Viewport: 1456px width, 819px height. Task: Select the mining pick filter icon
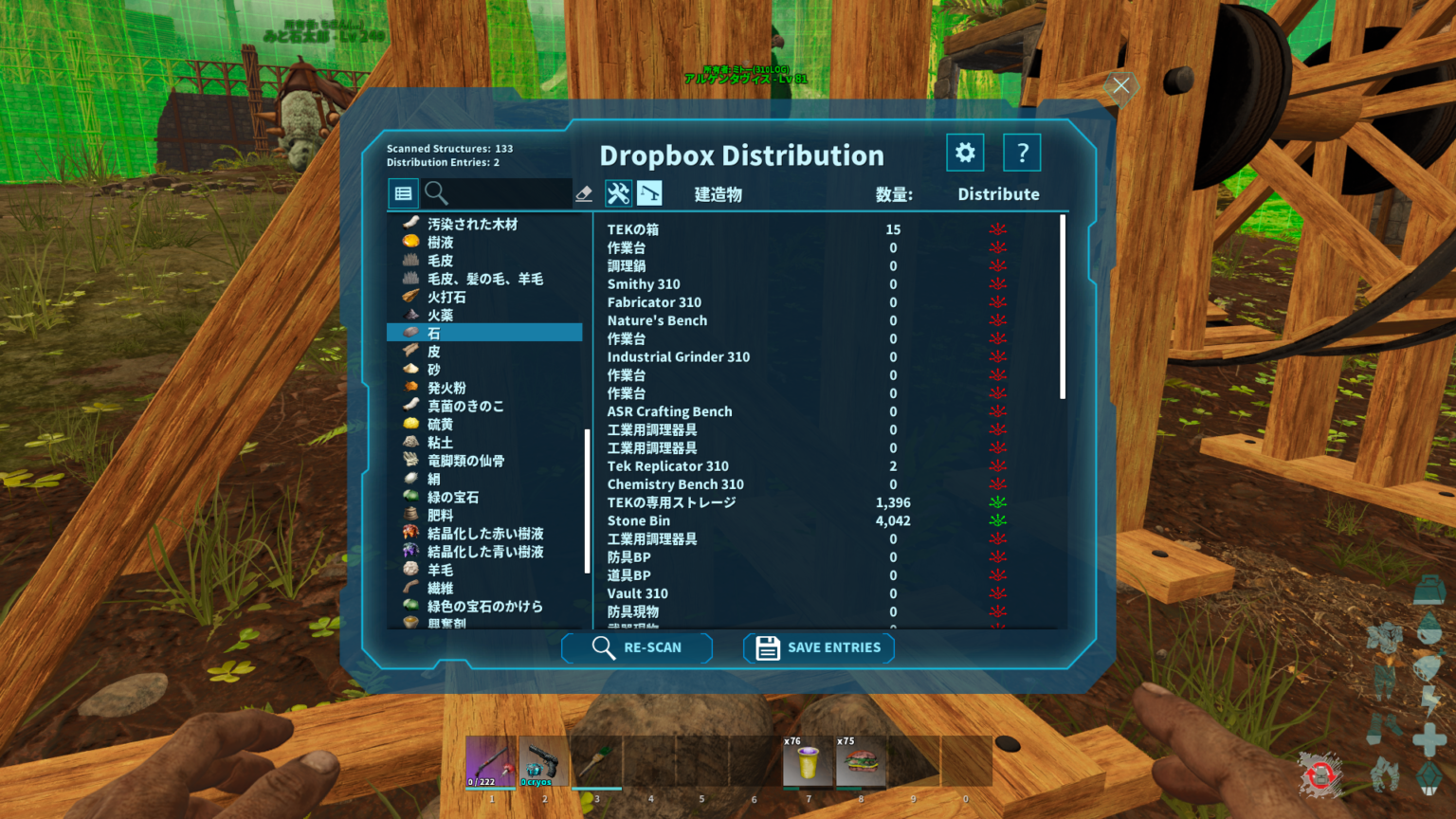(x=651, y=192)
